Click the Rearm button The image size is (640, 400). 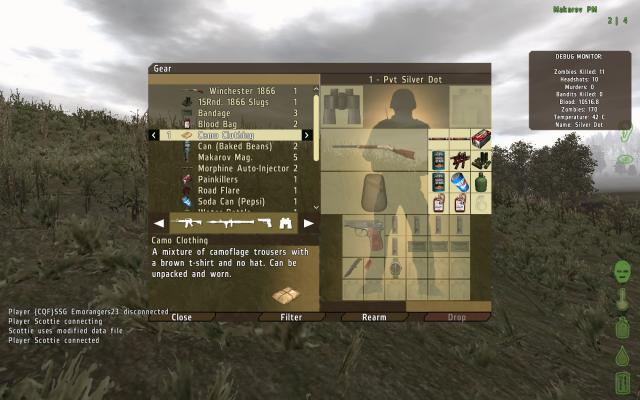(372, 317)
